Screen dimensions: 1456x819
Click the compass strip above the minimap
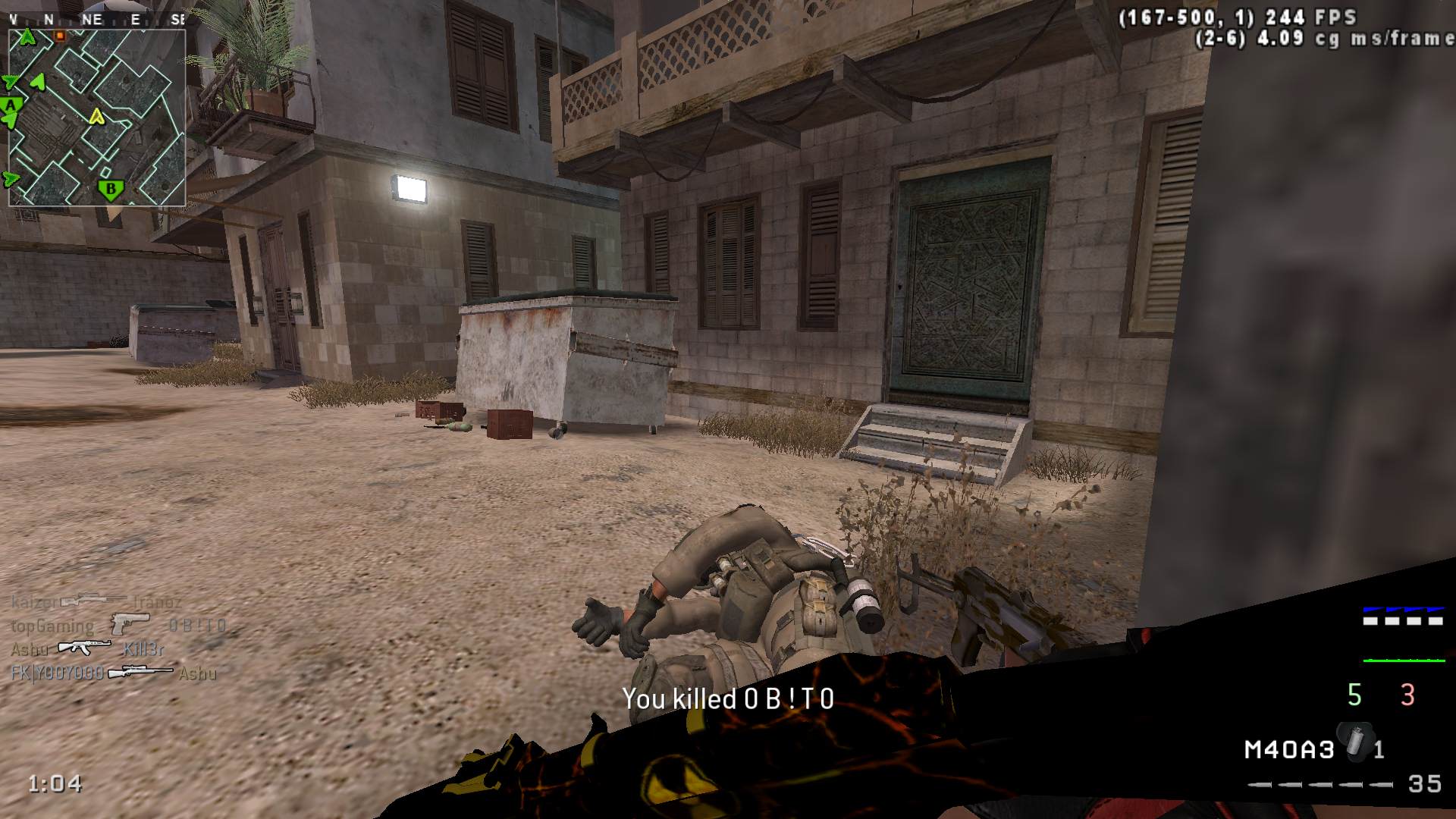point(97,20)
